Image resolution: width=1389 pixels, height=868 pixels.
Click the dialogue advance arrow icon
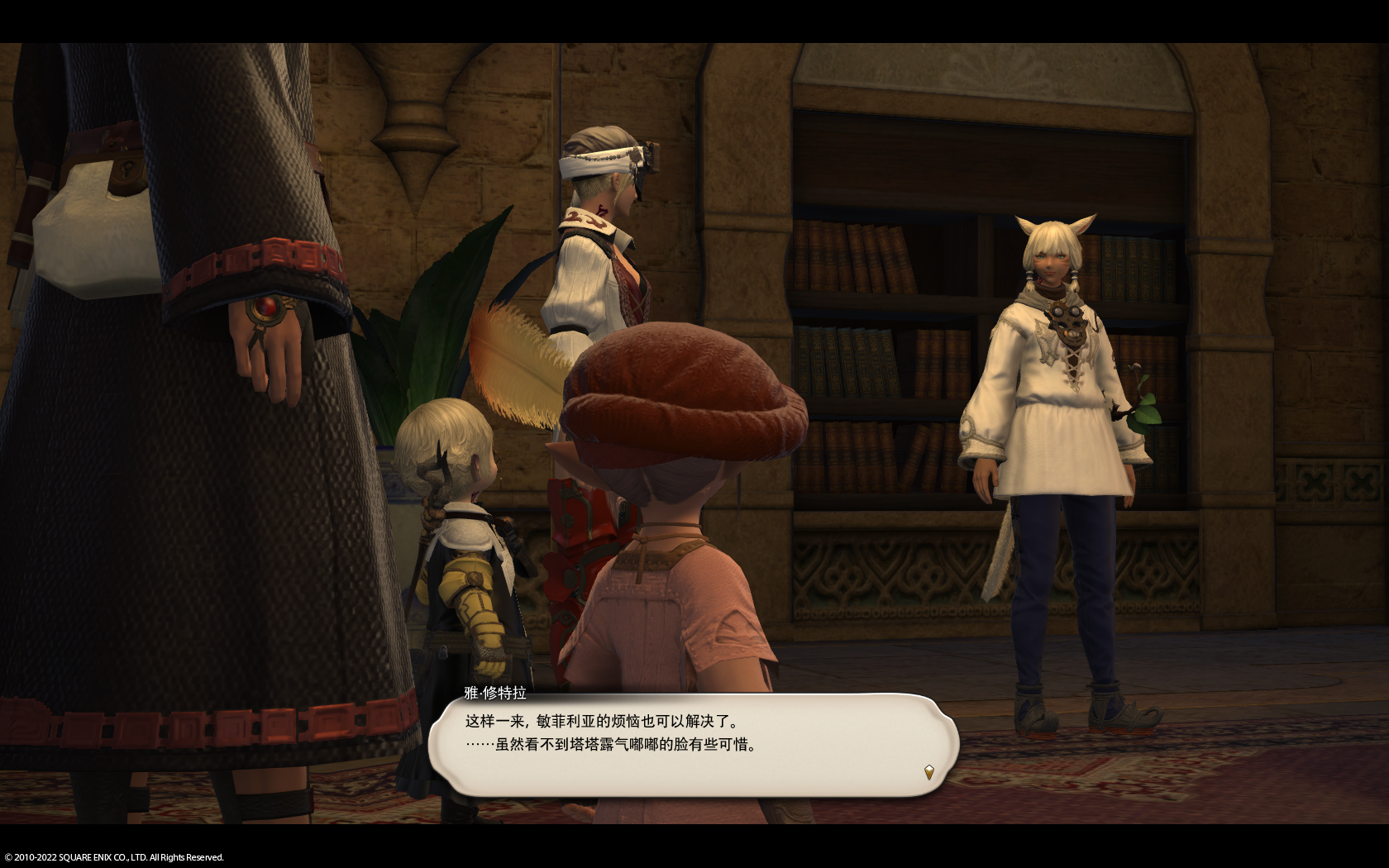coord(928,772)
